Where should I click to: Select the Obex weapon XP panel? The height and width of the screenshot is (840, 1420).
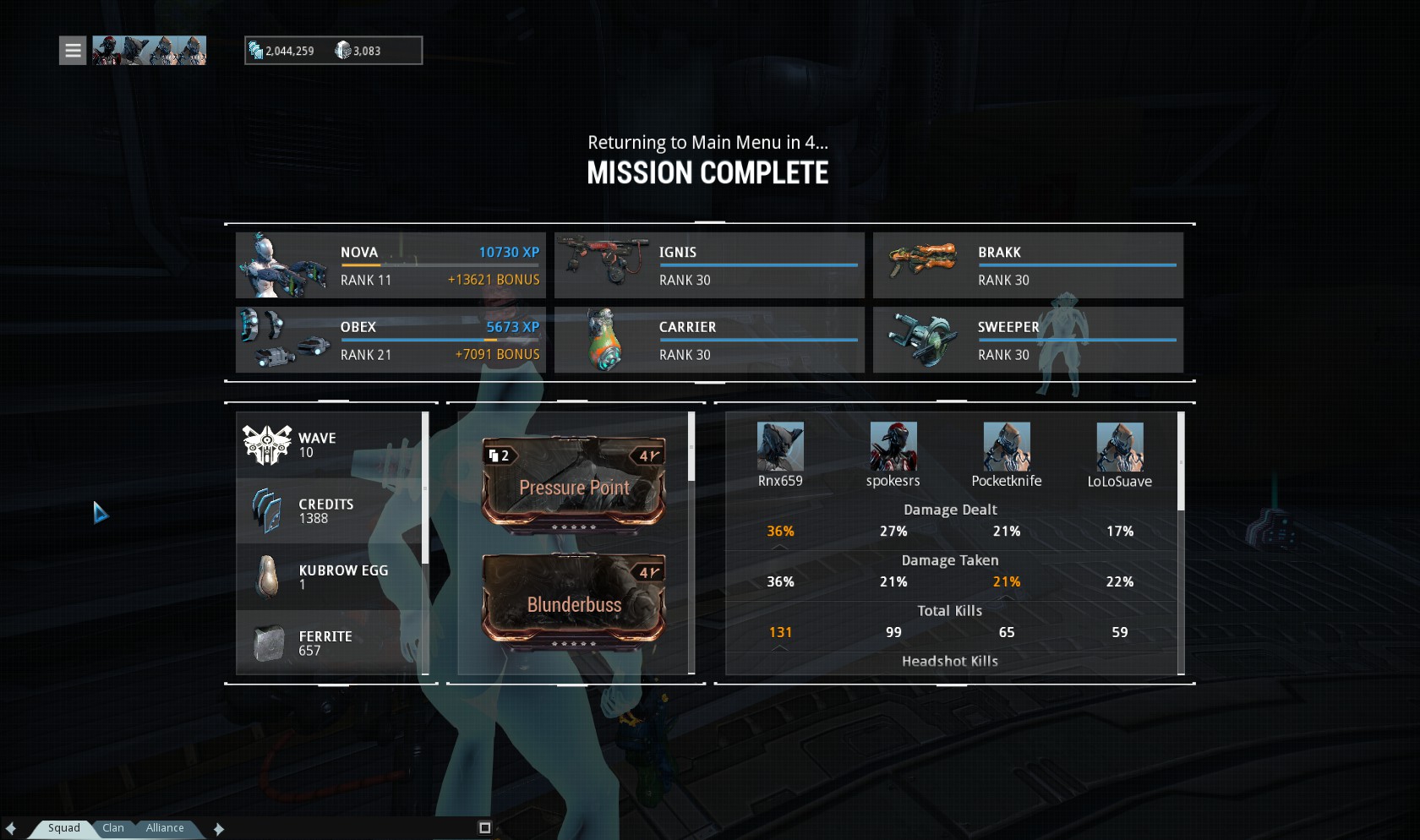390,340
